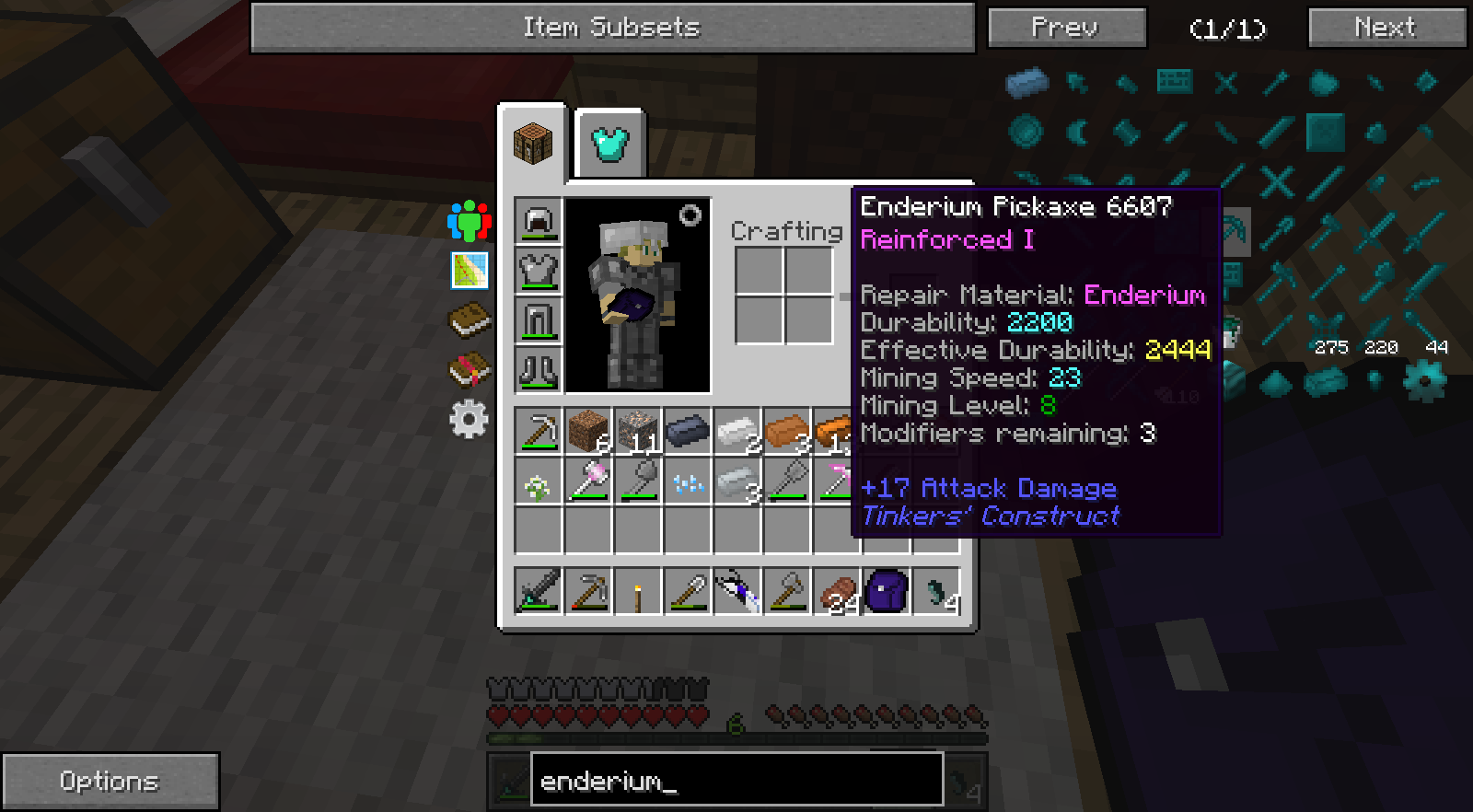
Task: Select the equipped leggings slot
Action: (x=538, y=320)
